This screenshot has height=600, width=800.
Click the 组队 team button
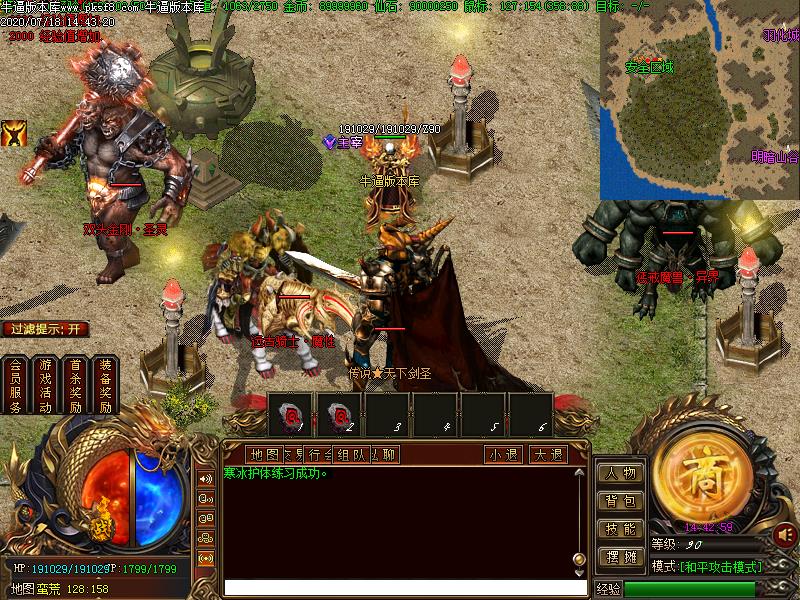point(351,454)
